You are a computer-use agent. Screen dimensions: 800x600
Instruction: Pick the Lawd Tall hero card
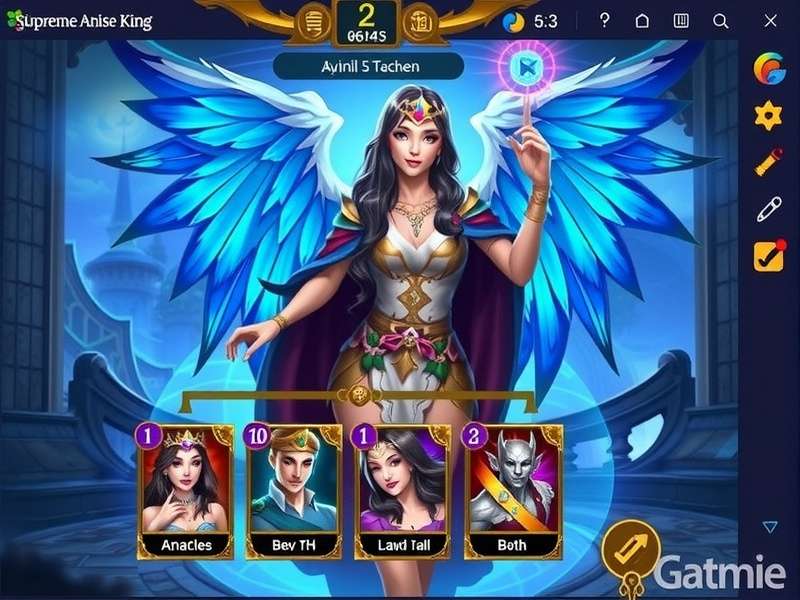[x=404, y=490]
